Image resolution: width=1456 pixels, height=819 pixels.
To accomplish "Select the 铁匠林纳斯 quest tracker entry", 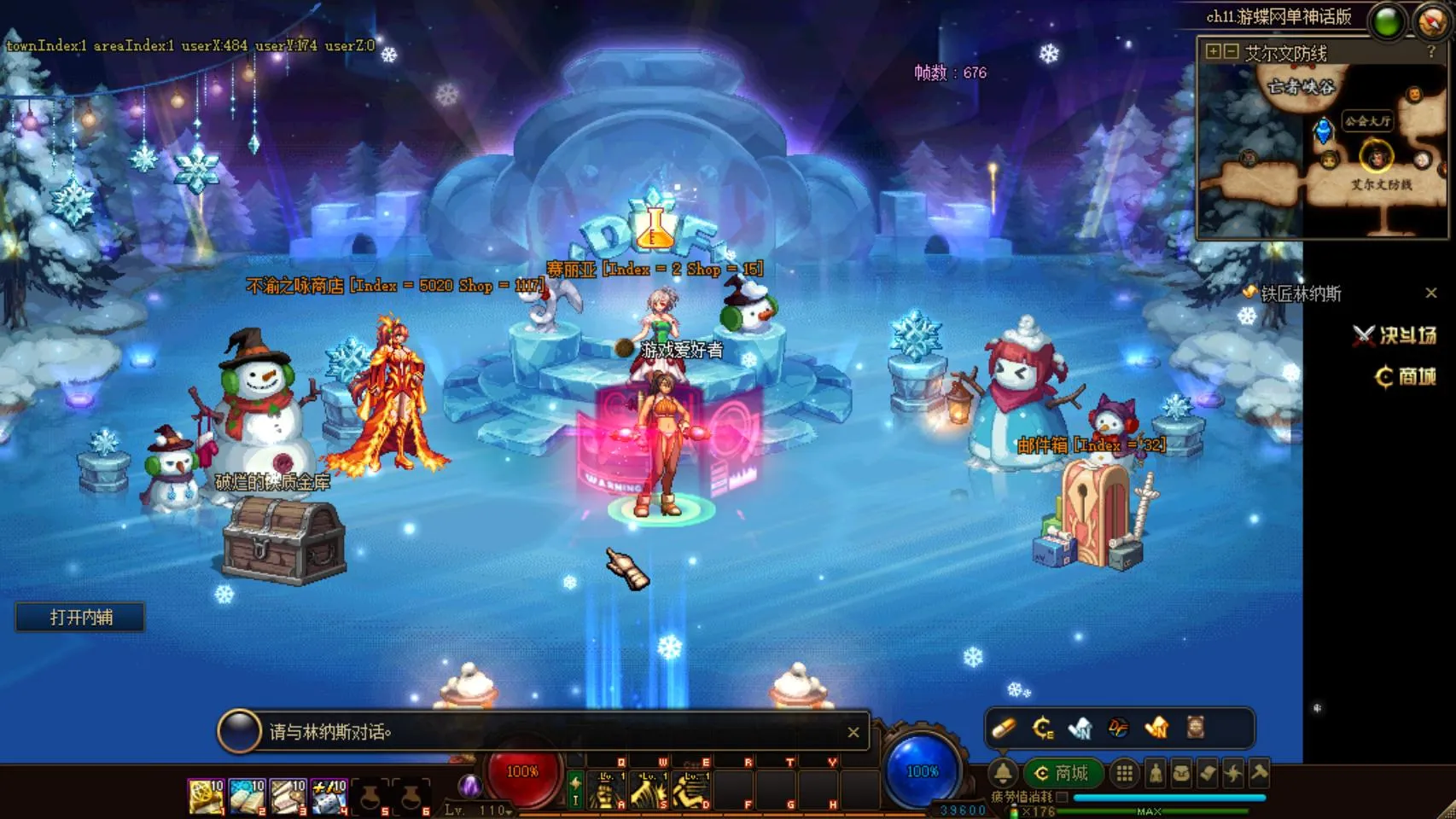I will pyautogui.click(x=1300, y=294).
